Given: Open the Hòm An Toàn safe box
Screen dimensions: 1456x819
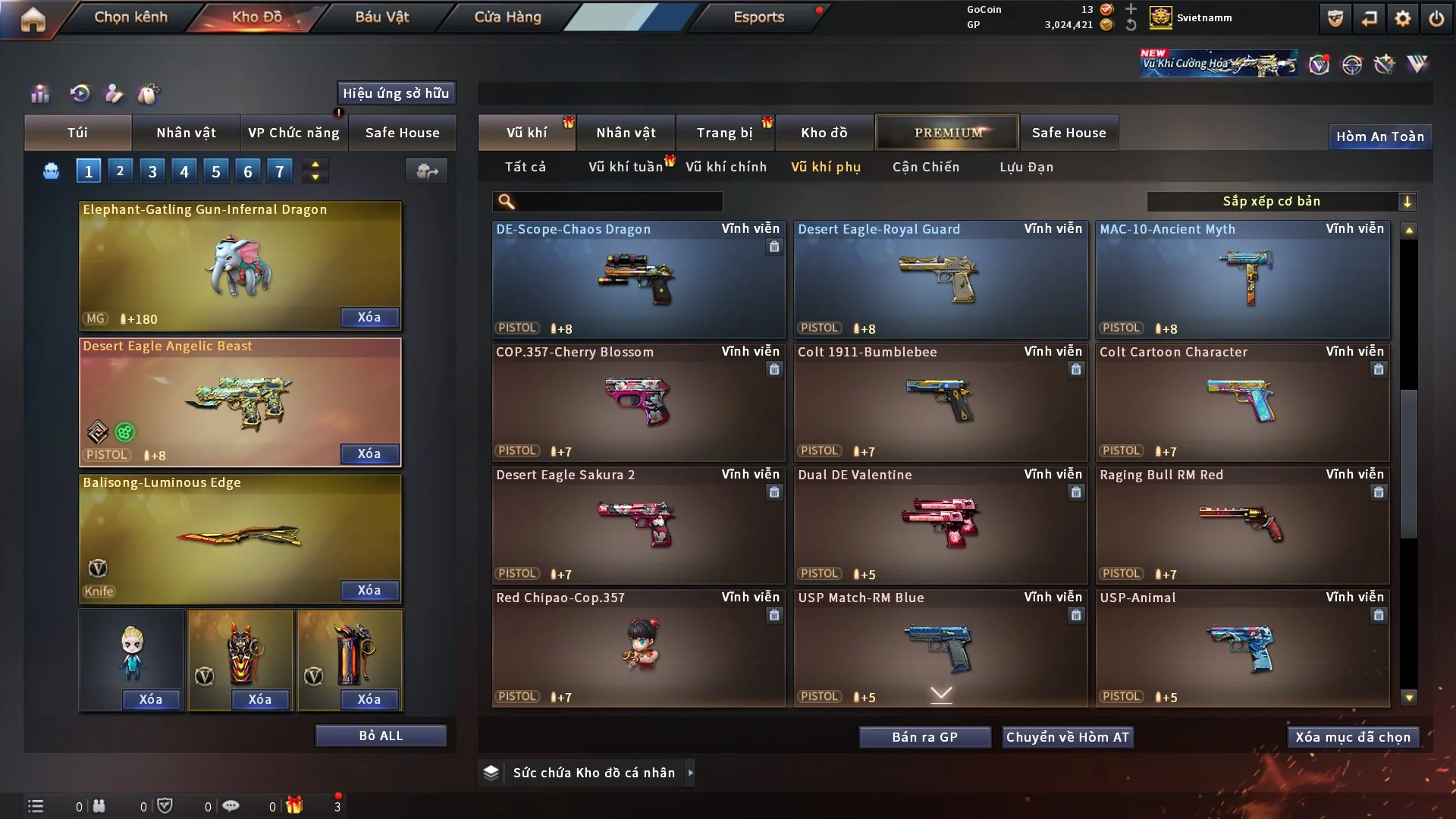Looking at the screenshot, I should [x=1379, y=136].
